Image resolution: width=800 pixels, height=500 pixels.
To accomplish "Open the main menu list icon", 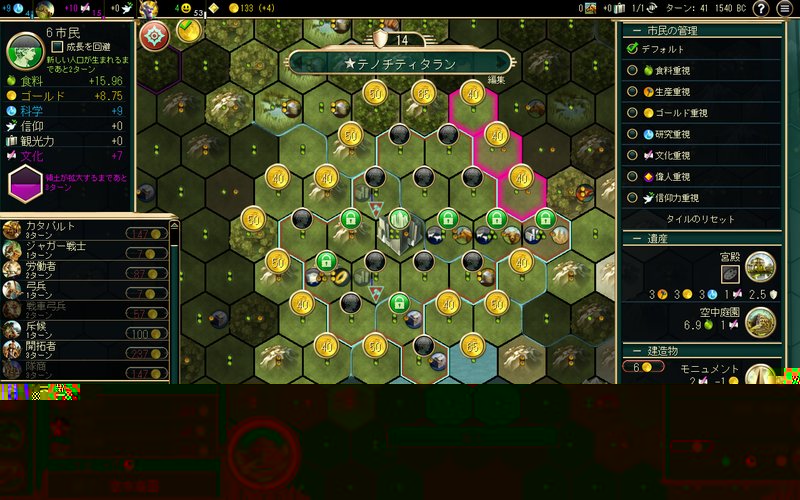I will 785,9.
